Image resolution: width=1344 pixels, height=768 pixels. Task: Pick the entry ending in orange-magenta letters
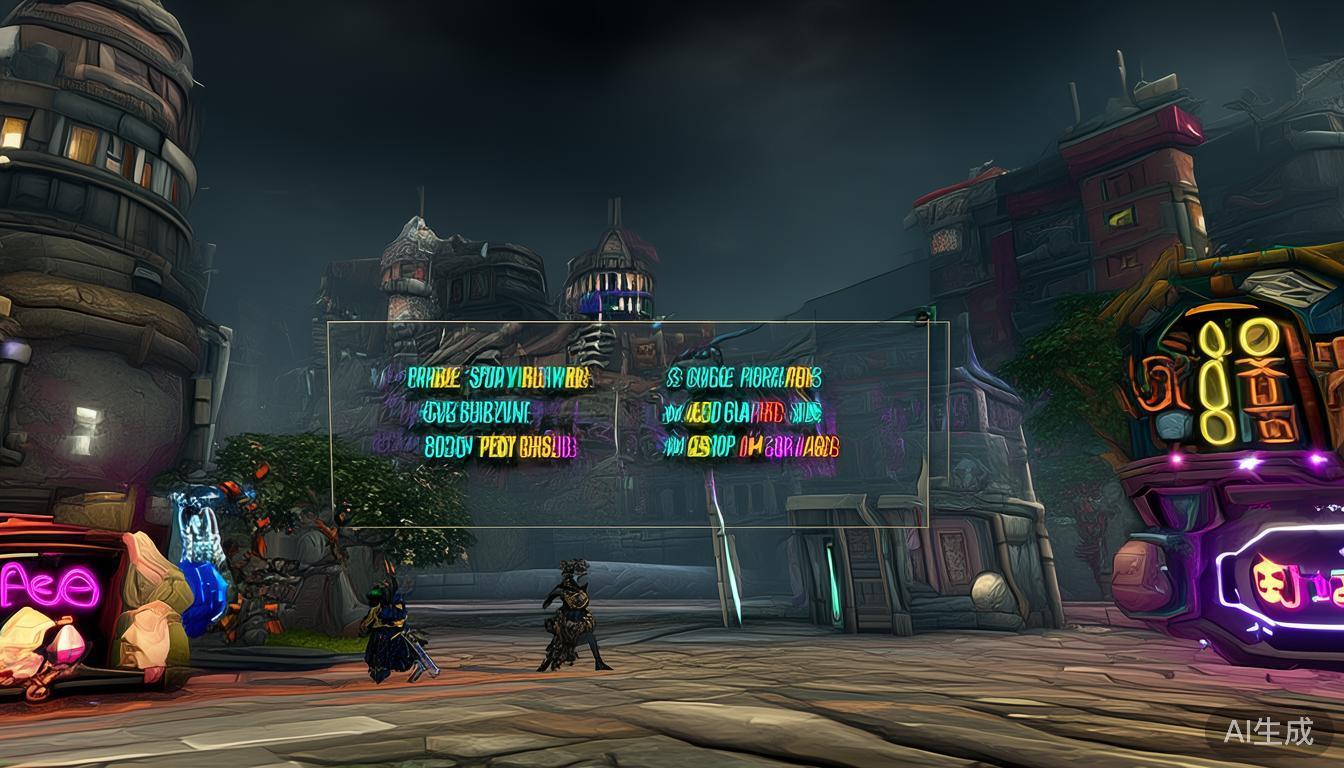(751, 447)
